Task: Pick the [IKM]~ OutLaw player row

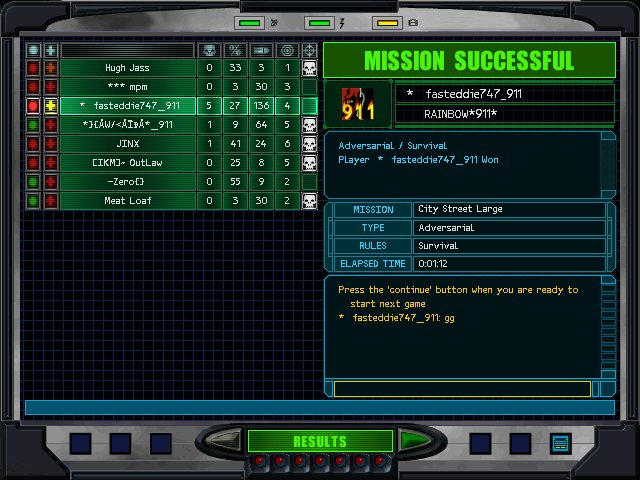Action: pos(128,163)
